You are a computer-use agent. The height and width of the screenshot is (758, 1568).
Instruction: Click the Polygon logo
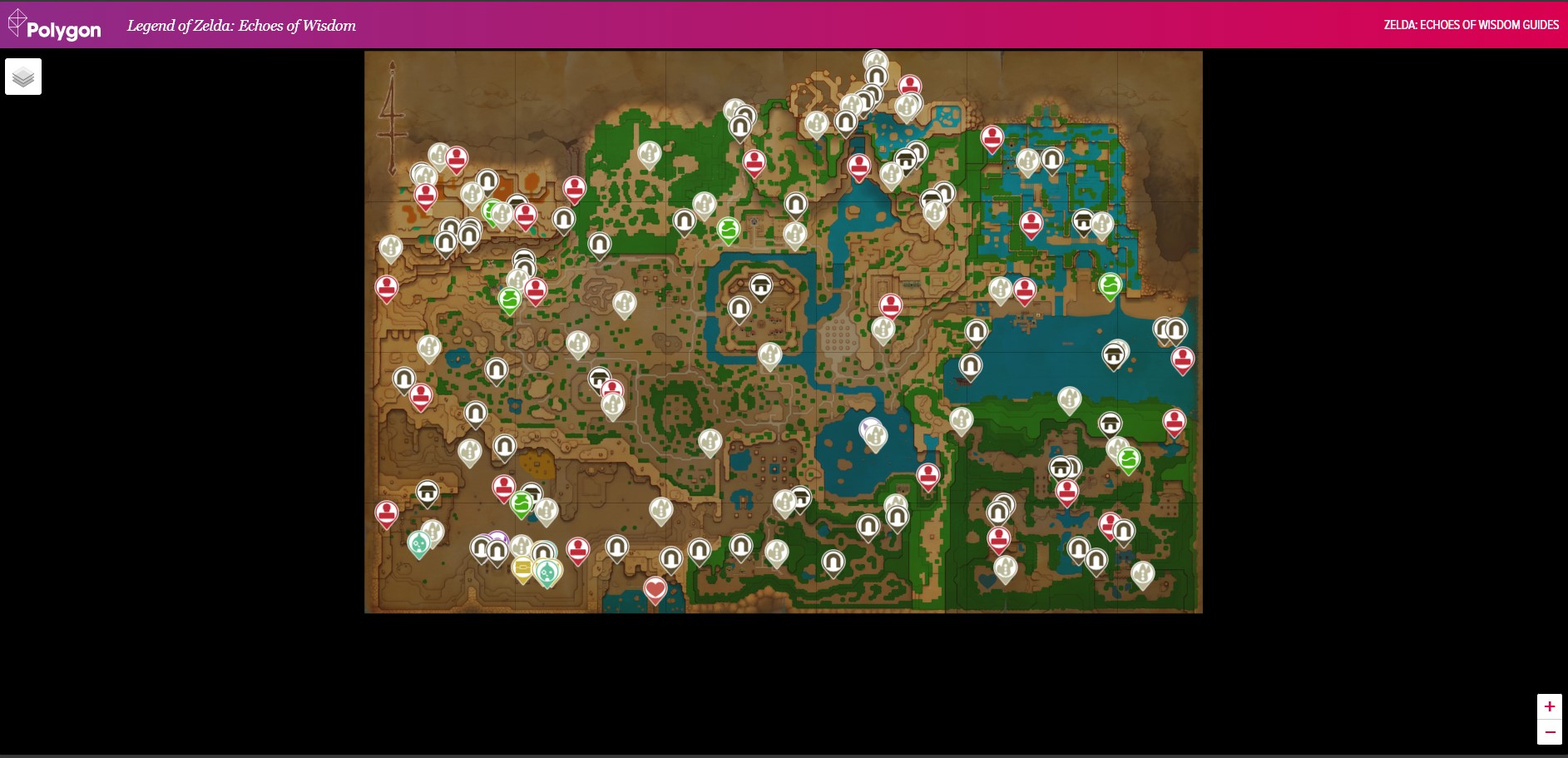point(54,24)
